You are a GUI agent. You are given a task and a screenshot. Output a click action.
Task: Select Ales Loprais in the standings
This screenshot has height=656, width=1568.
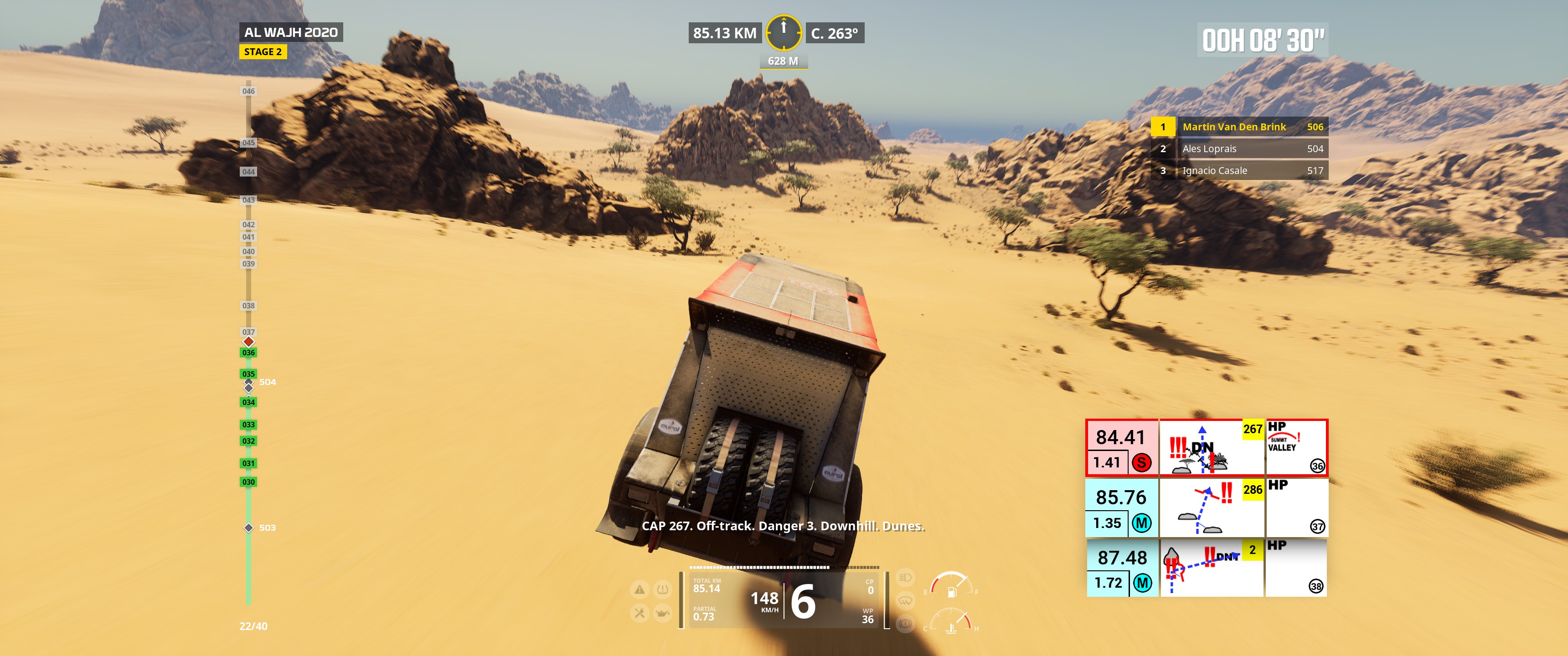1239,149
